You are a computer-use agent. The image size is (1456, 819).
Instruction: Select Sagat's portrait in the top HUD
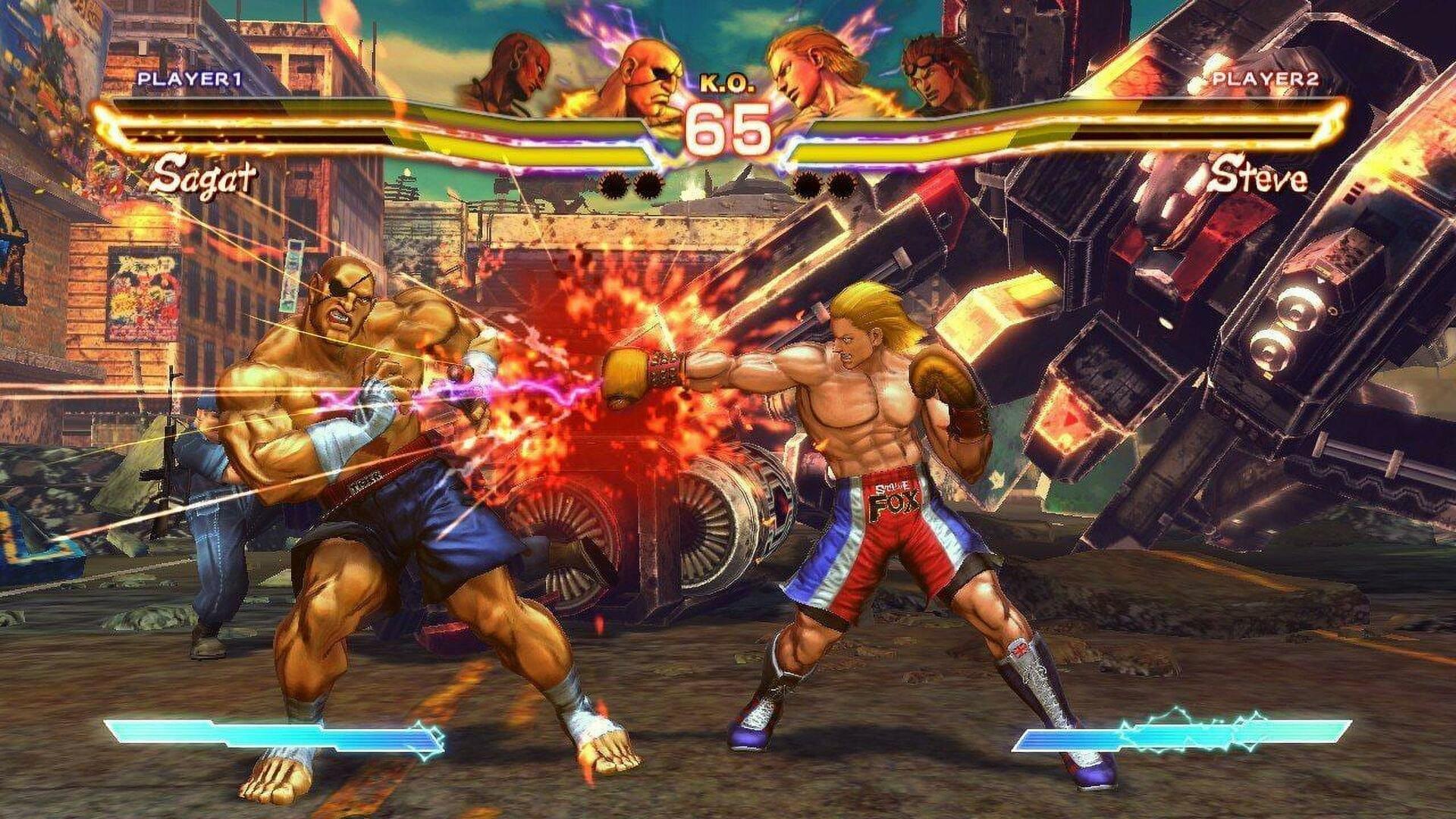648,72
